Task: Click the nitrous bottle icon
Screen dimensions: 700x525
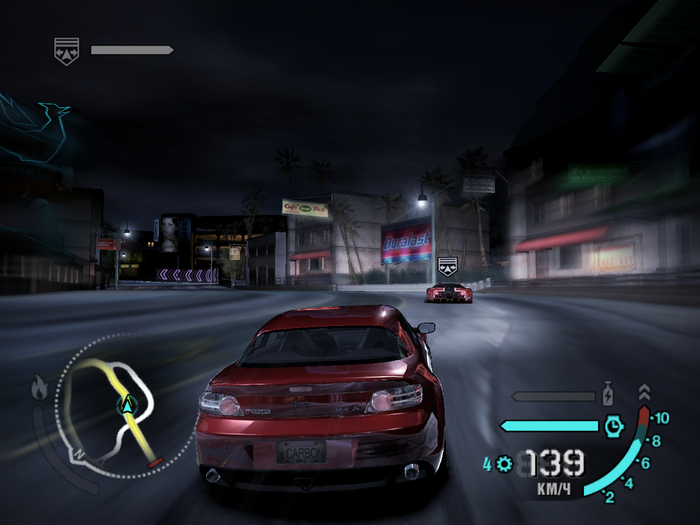Action: [x=607, y=392]
